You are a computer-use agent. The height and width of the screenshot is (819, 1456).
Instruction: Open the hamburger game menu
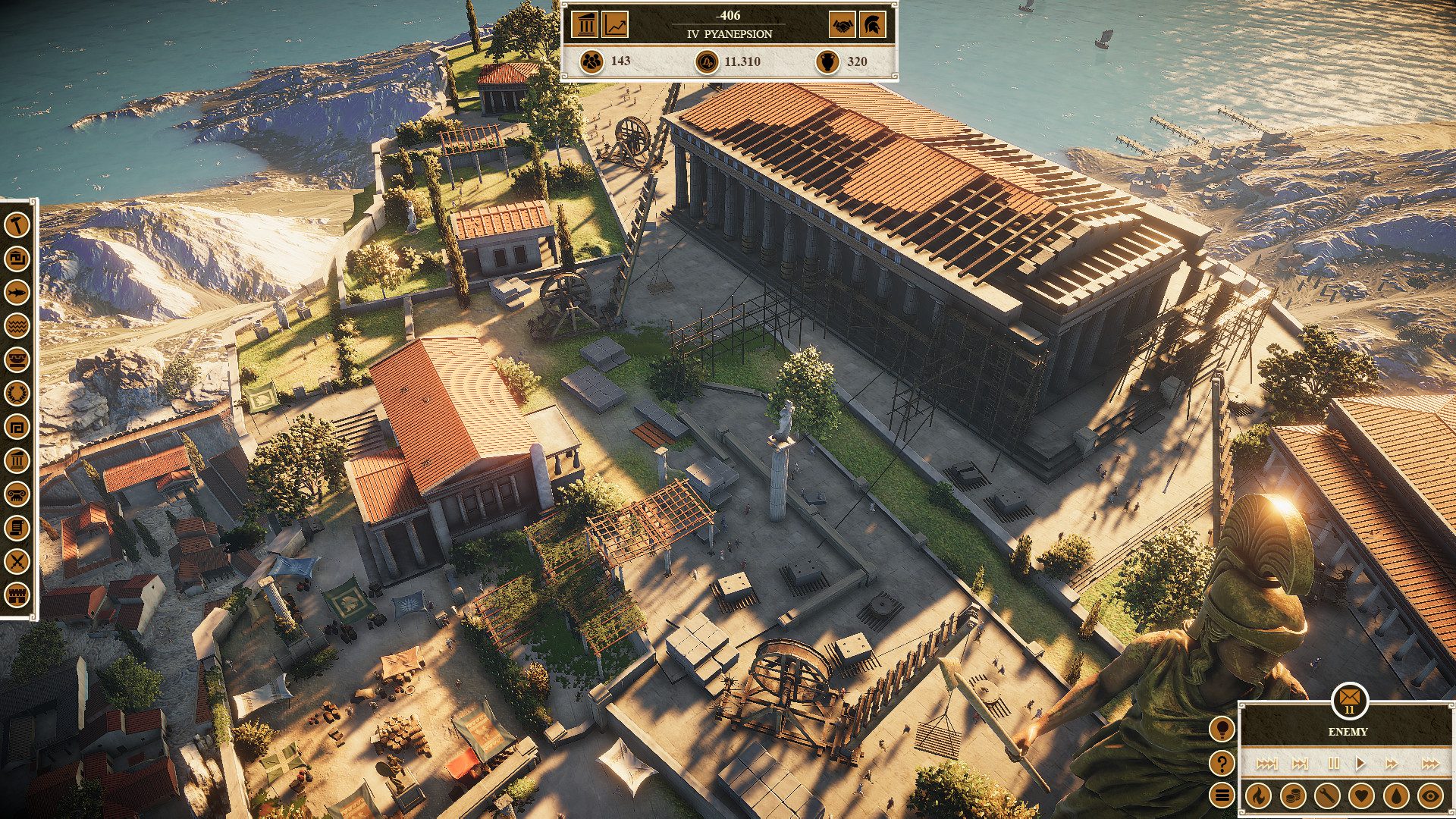pyautogui.click(x=1222, y=795)
